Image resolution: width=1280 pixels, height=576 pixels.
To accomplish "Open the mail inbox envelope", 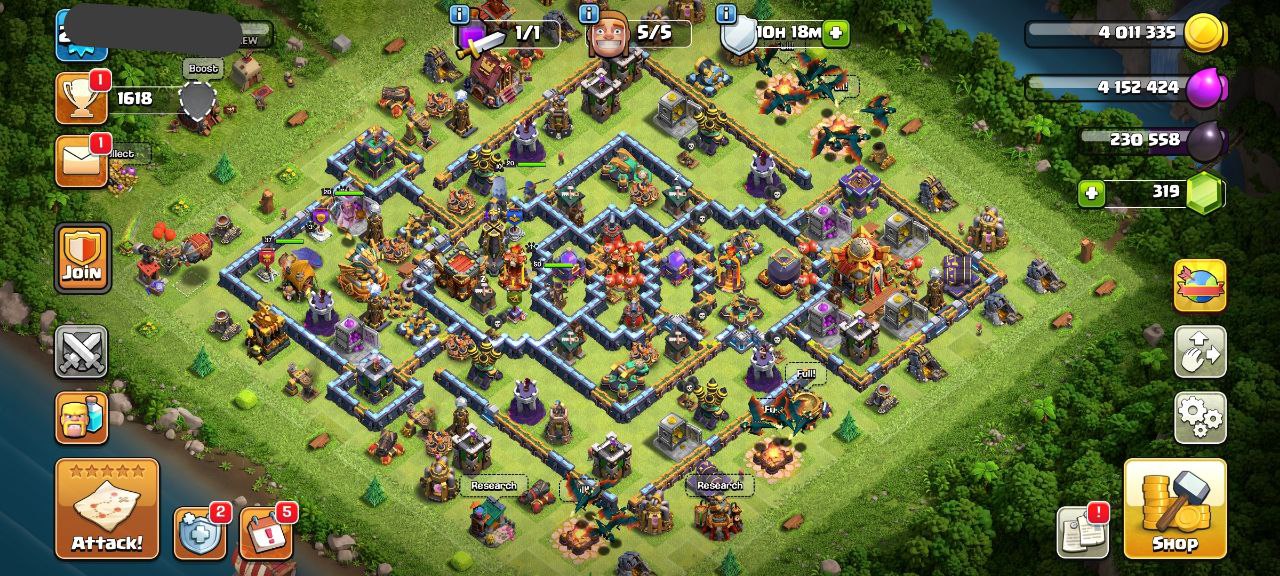I will [81, 160].
